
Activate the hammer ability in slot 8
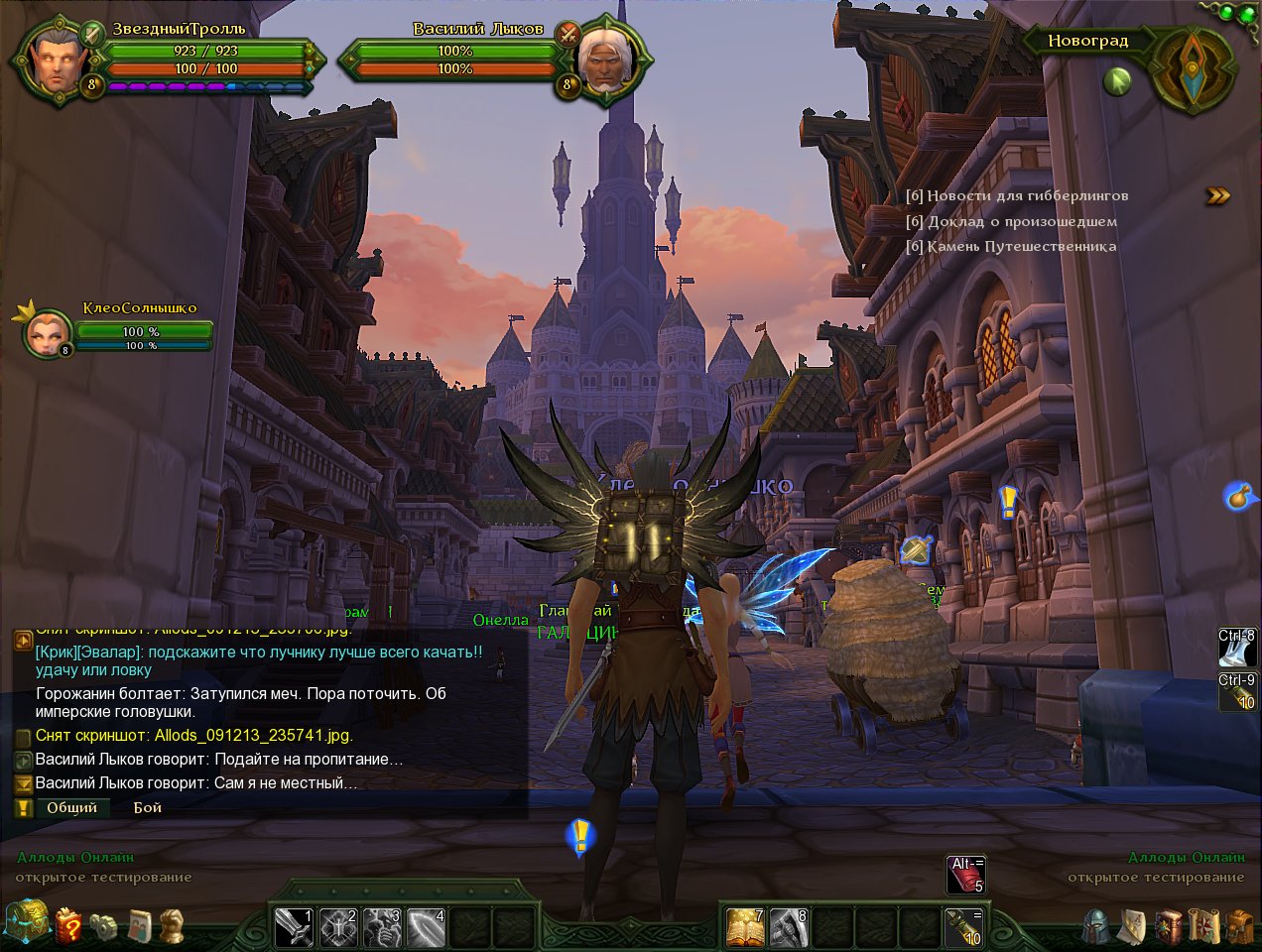[789, 927]
